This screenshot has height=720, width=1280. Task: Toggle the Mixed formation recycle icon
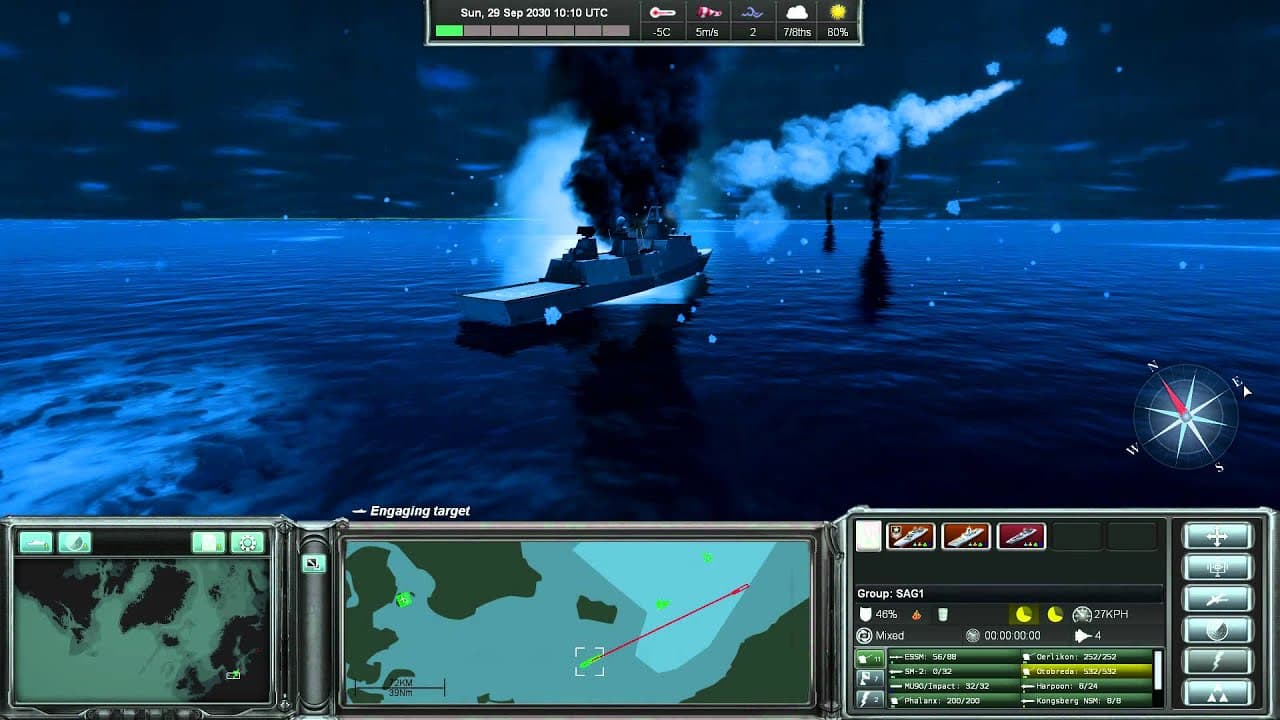[x=863, y=634]
